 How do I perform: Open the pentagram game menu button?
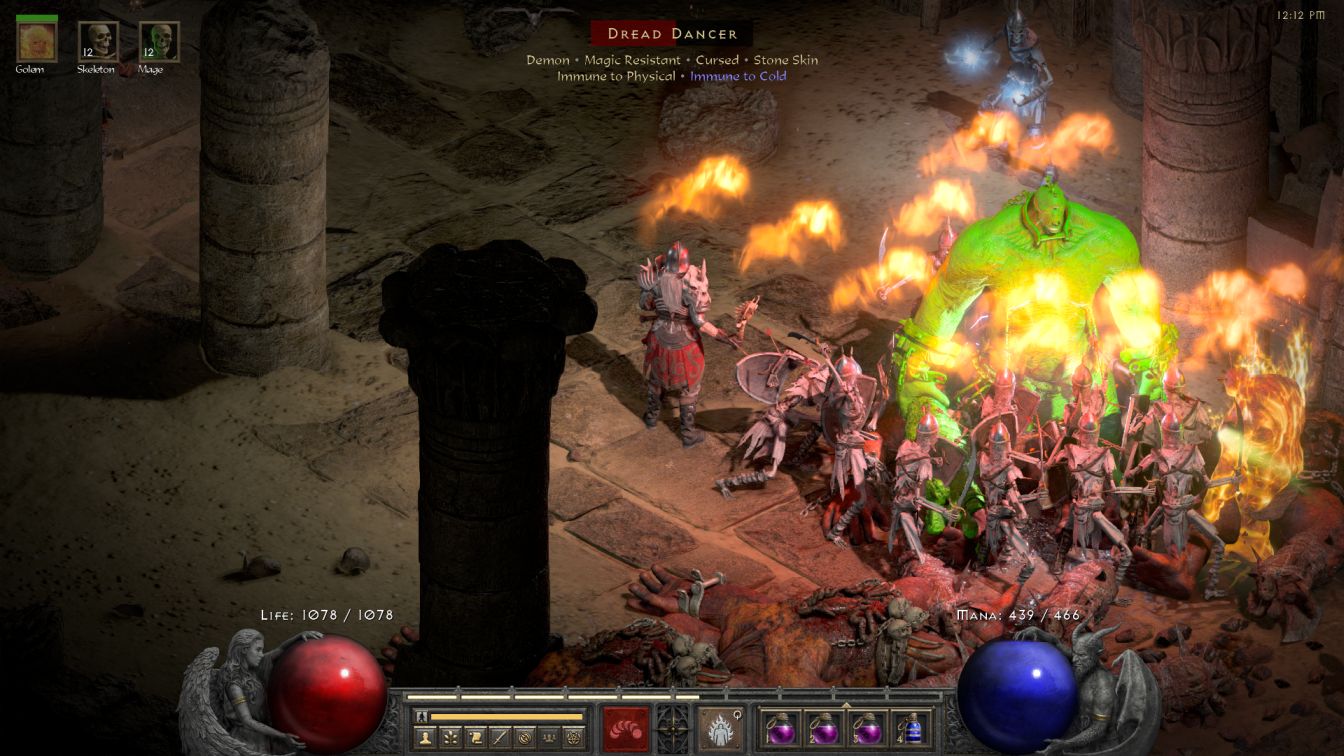click(x=573, y=737)
